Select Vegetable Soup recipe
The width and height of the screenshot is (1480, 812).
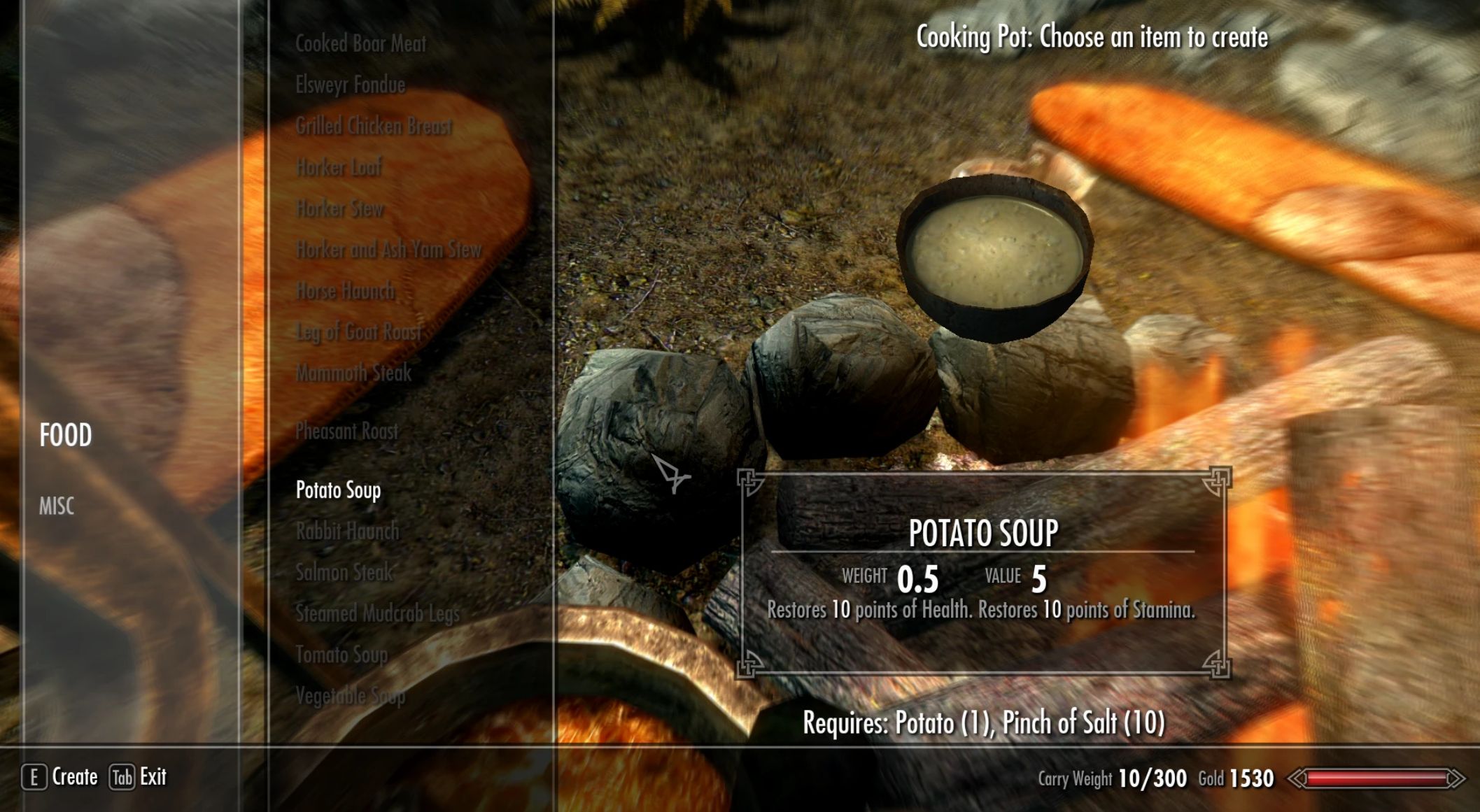(x=350, y=696)
